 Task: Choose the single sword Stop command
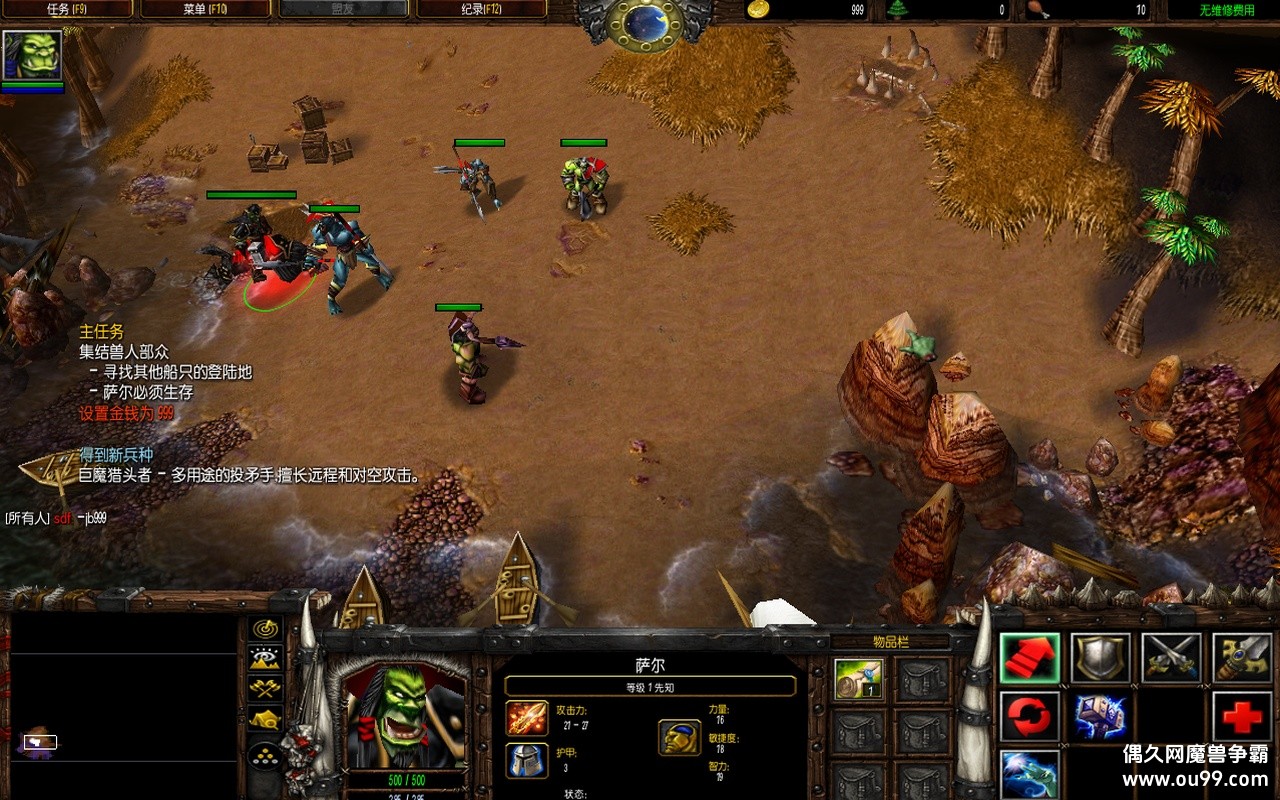tap(1242, 658)
